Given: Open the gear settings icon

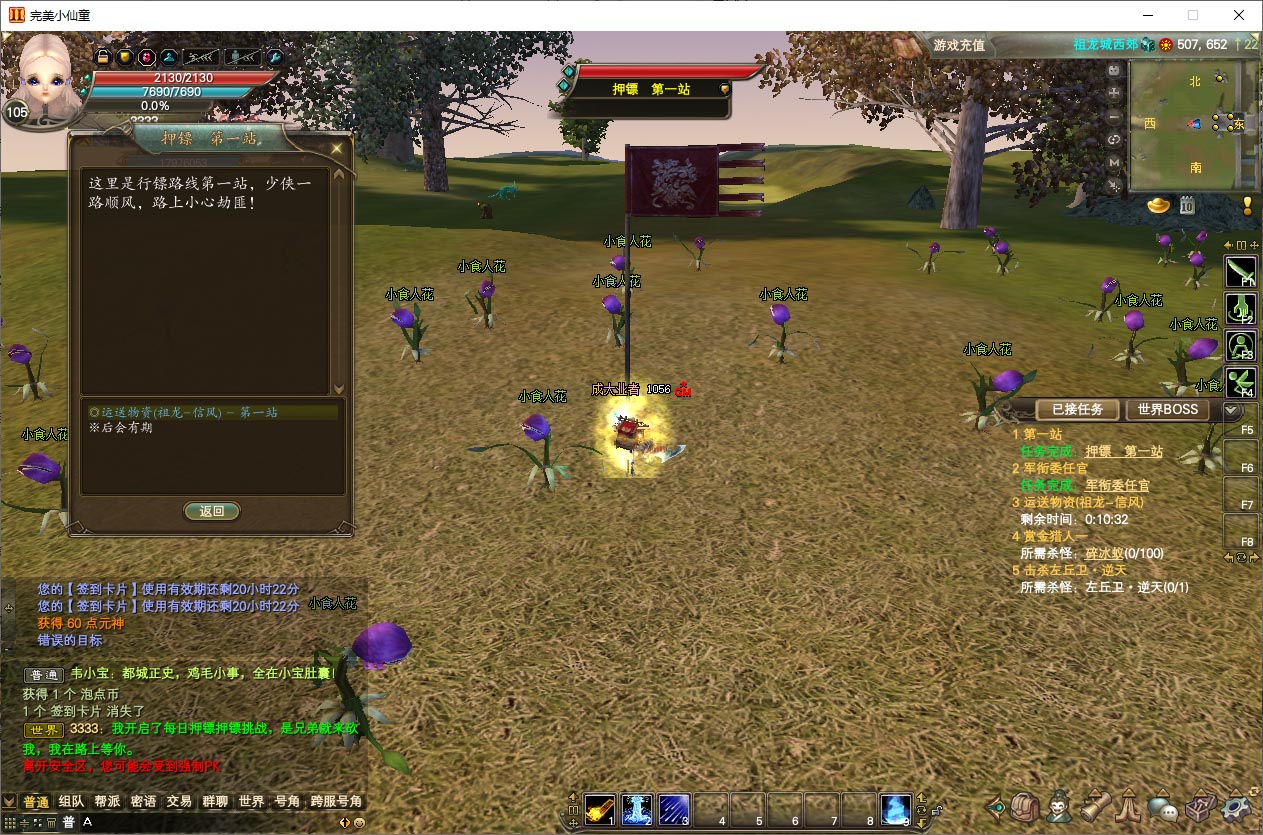Looking at the screenshot, I should tap(1237, 806).
